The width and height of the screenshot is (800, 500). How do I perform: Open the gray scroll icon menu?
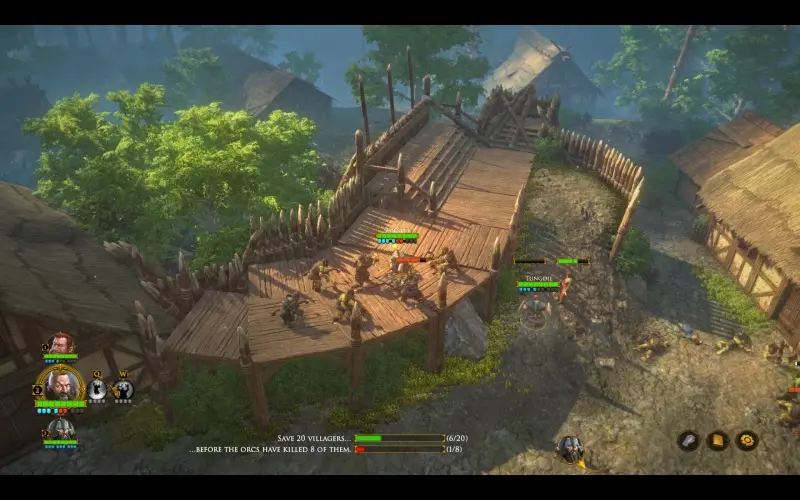688,440
